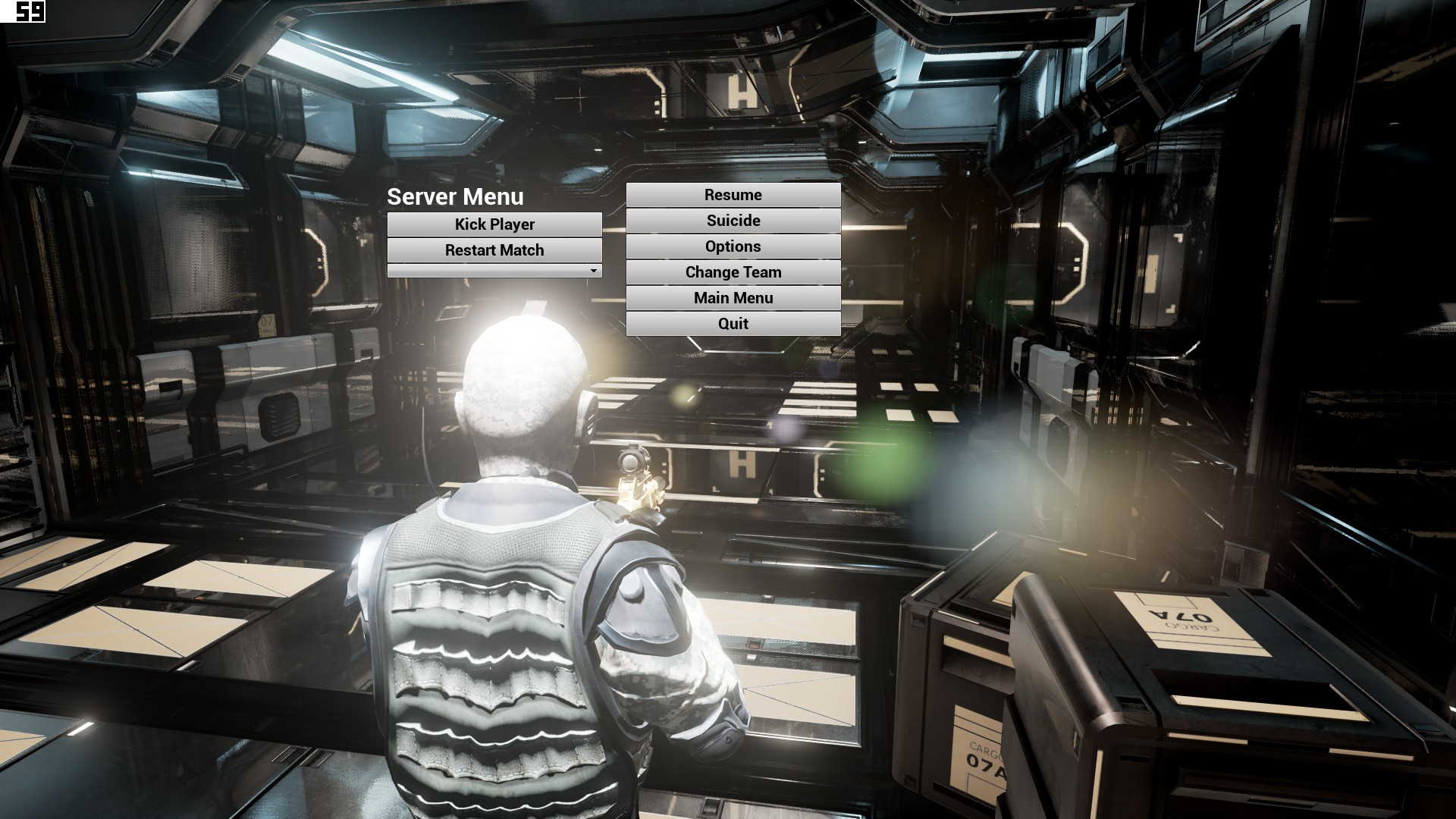
Task: Click the Kick Player button
Action: coord(494,224)
